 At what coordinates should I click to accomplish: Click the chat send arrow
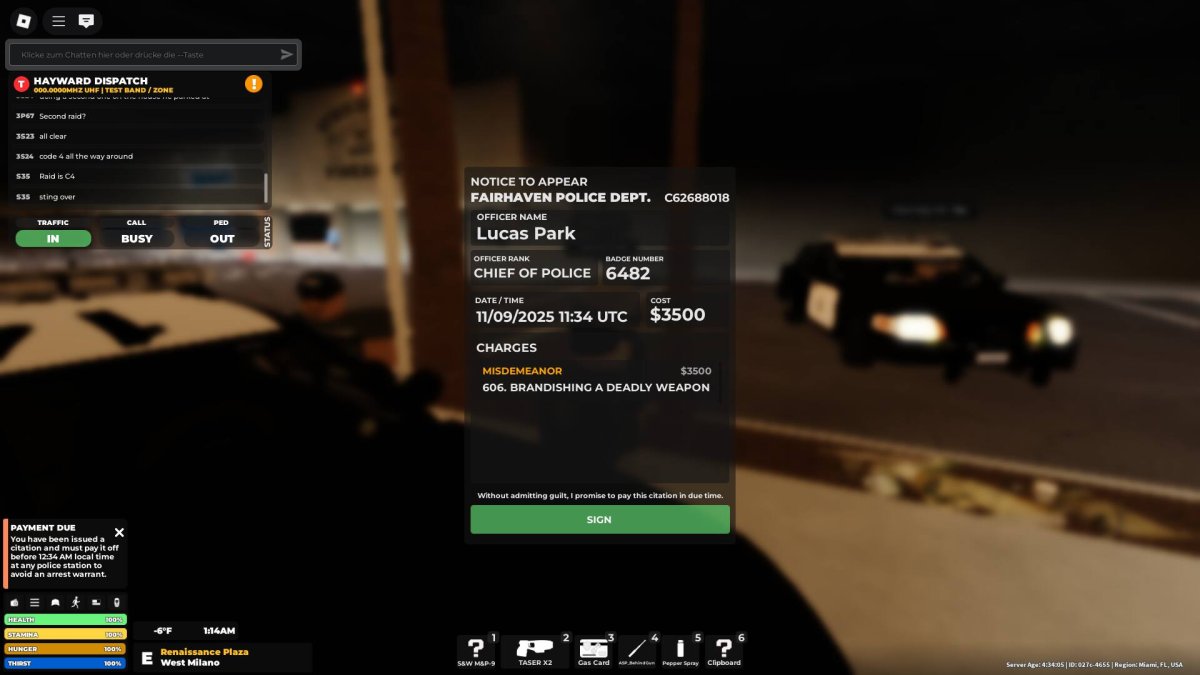coord(287,55)
